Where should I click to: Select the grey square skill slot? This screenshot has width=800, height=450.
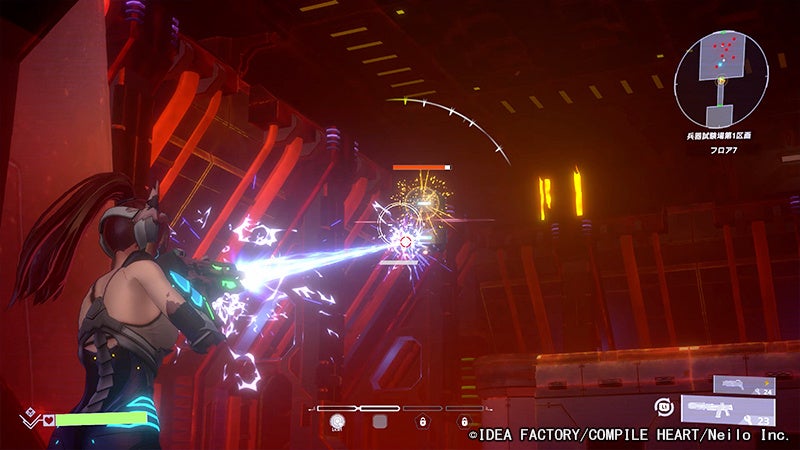click(x=380, y=422)
